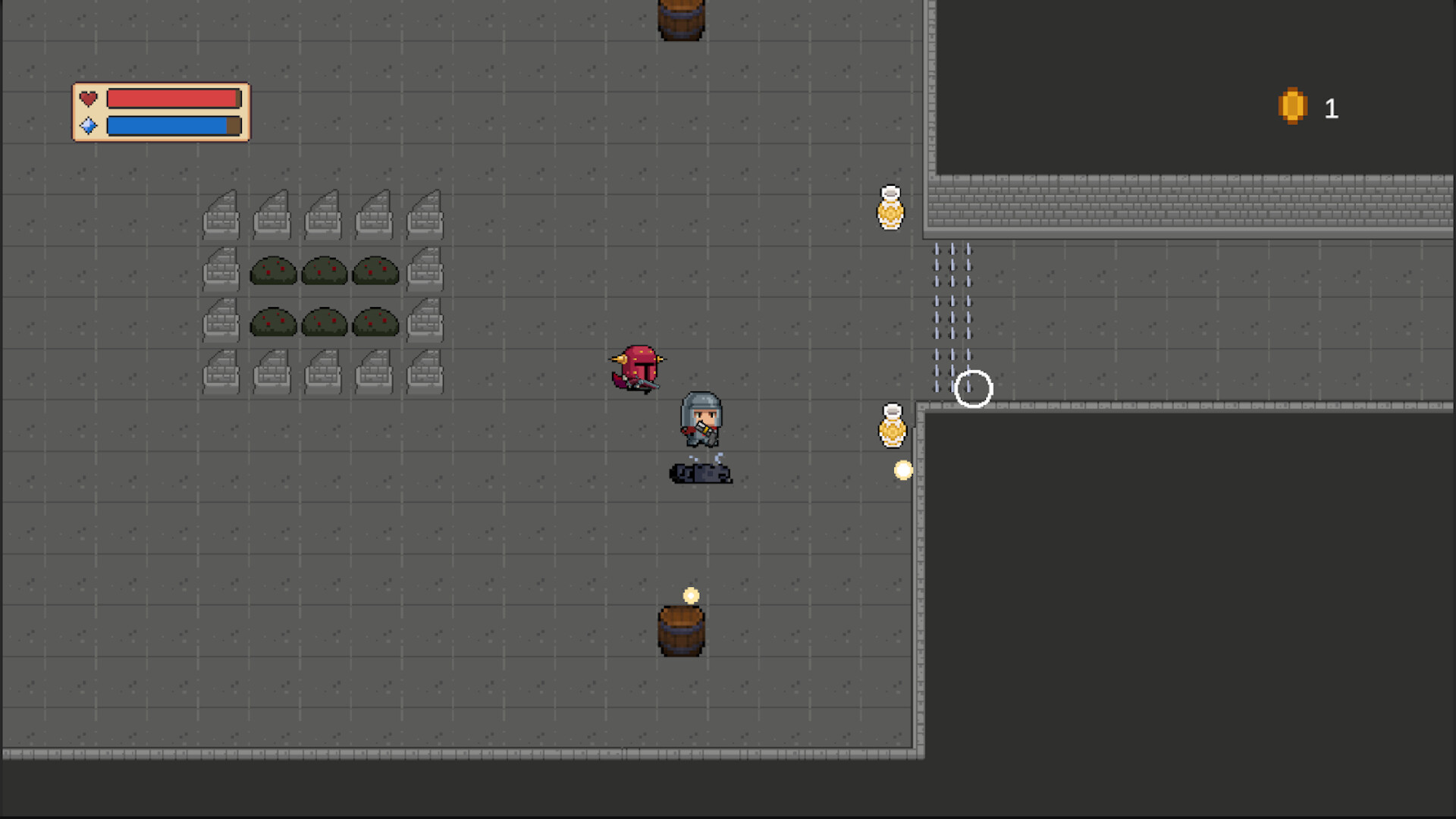
Task: Toggle the glowing orb above the bottom barrel
Action: 691,595
